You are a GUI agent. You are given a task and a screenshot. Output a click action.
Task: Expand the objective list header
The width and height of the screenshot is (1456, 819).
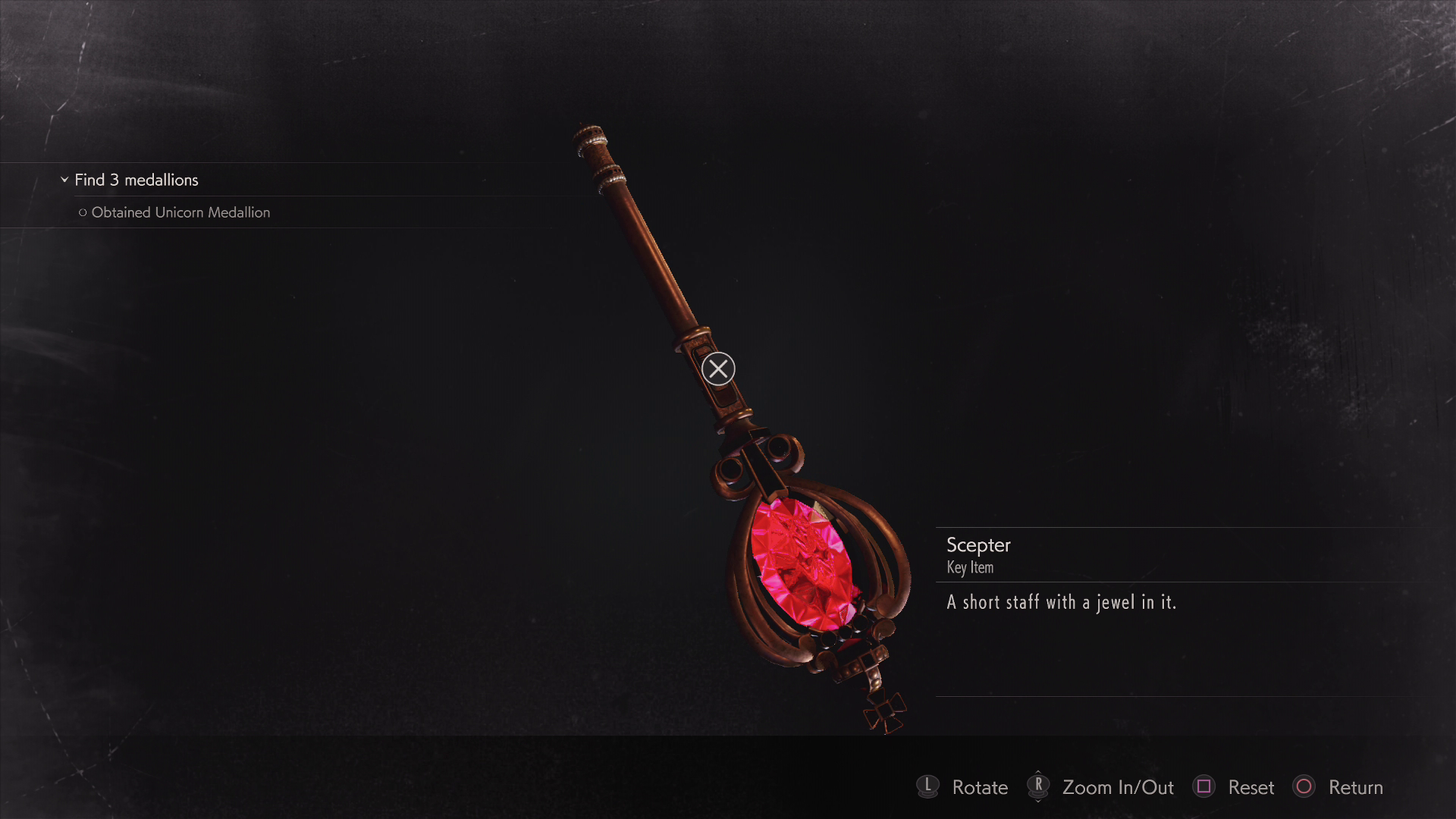tap(135, 180)
